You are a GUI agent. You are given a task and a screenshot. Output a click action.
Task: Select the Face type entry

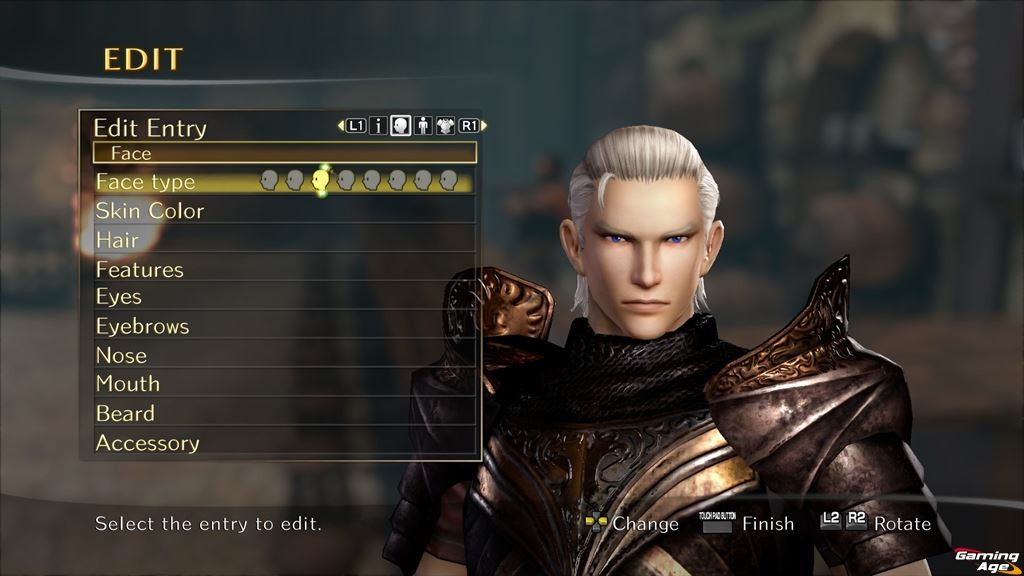[146, 182]
